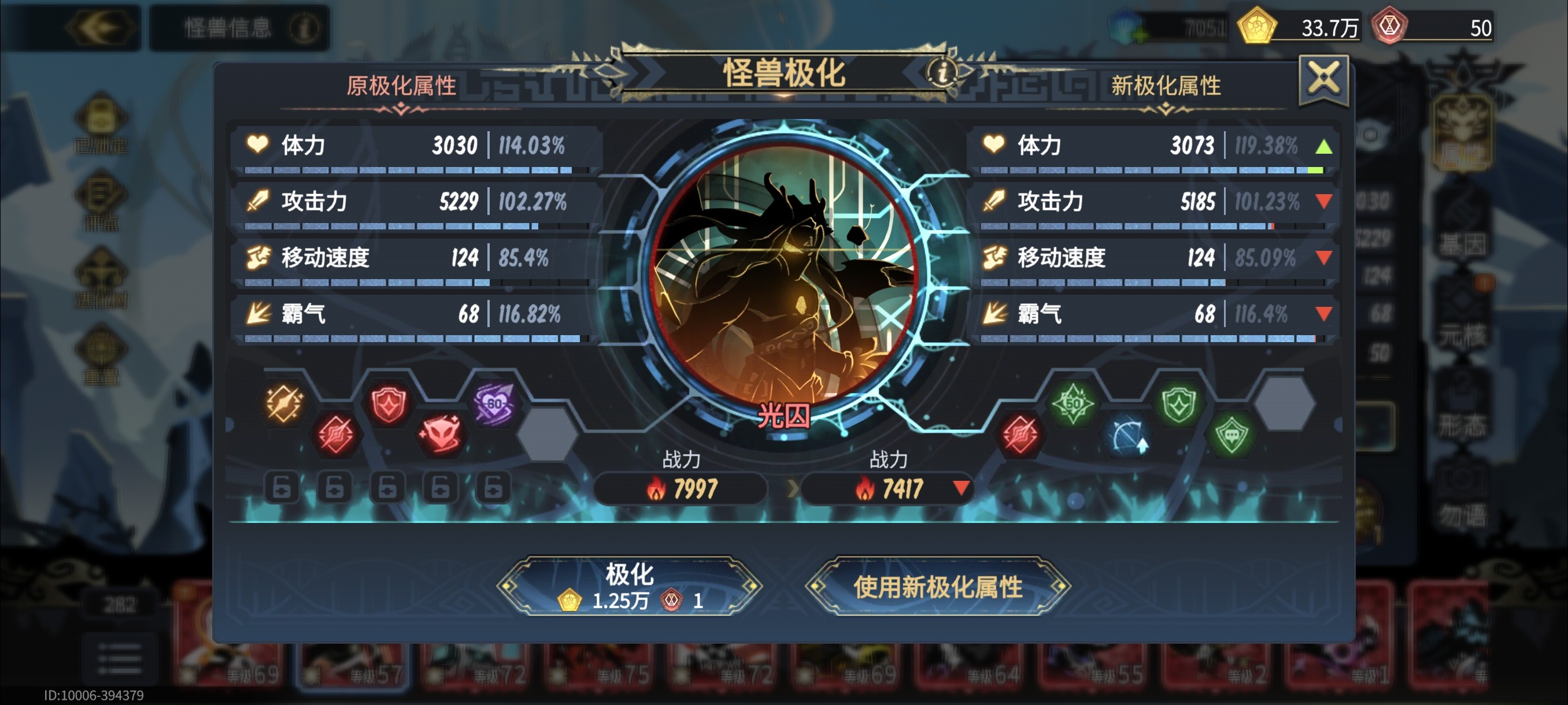The height and width of the screenshot is (705, 1568).
Task: Select the 原极化属性 tab label
Action: click(x=402, y=86)
